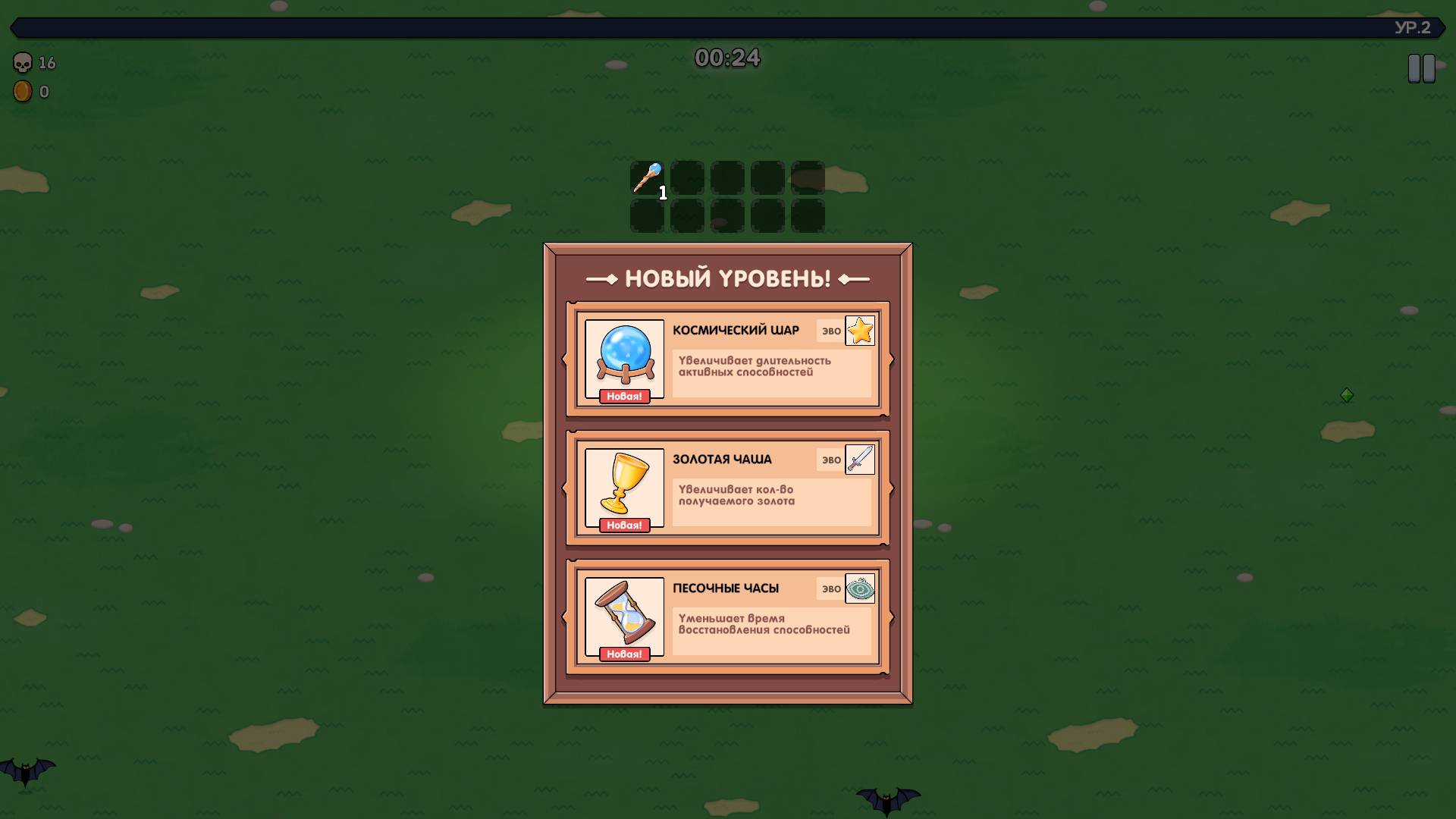Click the sword evolution icon beside Золотая чаша
This screenshot has width=1456, height=819.
860,459
